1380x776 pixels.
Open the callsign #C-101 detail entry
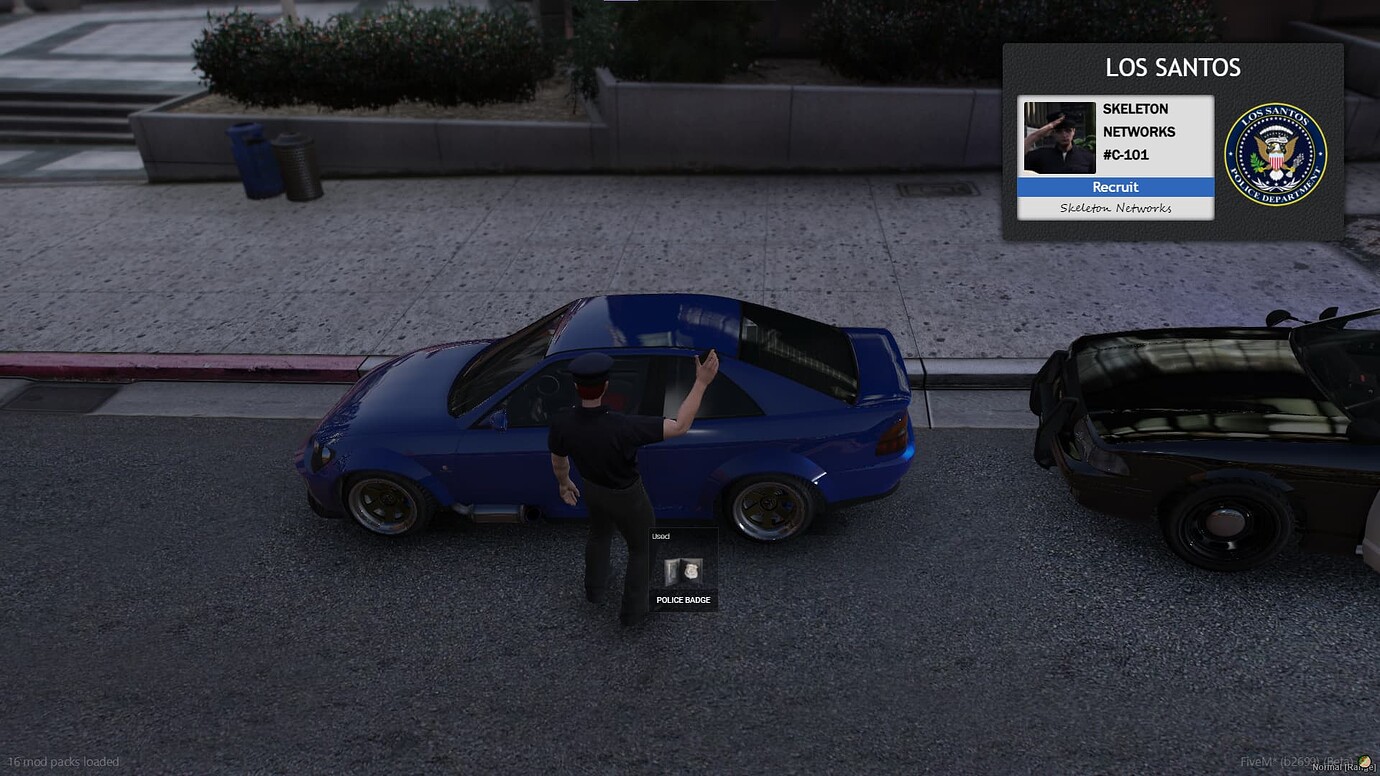tap(1125, 155)
